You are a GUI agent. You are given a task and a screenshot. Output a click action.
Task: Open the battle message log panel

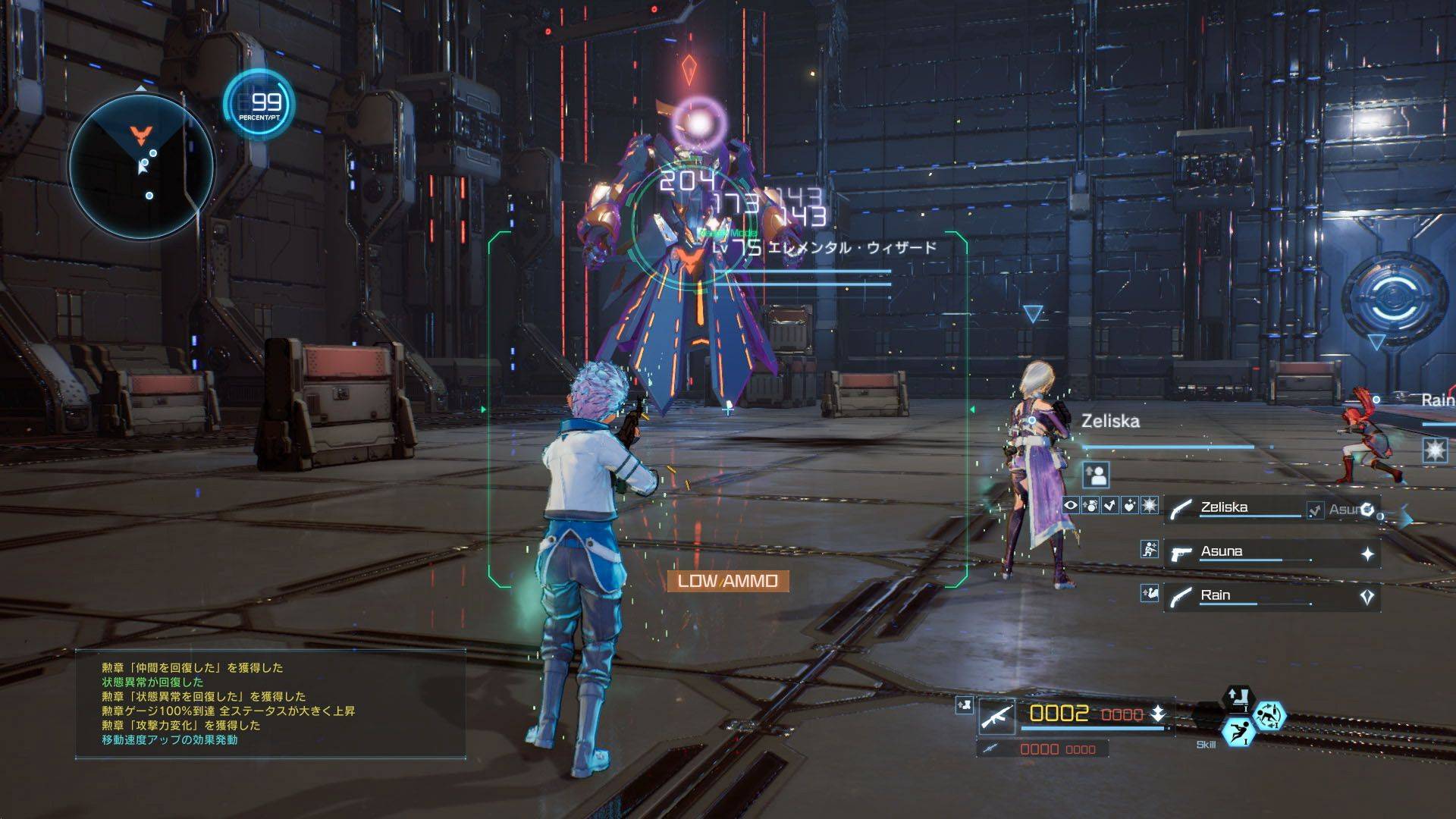(270, 703)
